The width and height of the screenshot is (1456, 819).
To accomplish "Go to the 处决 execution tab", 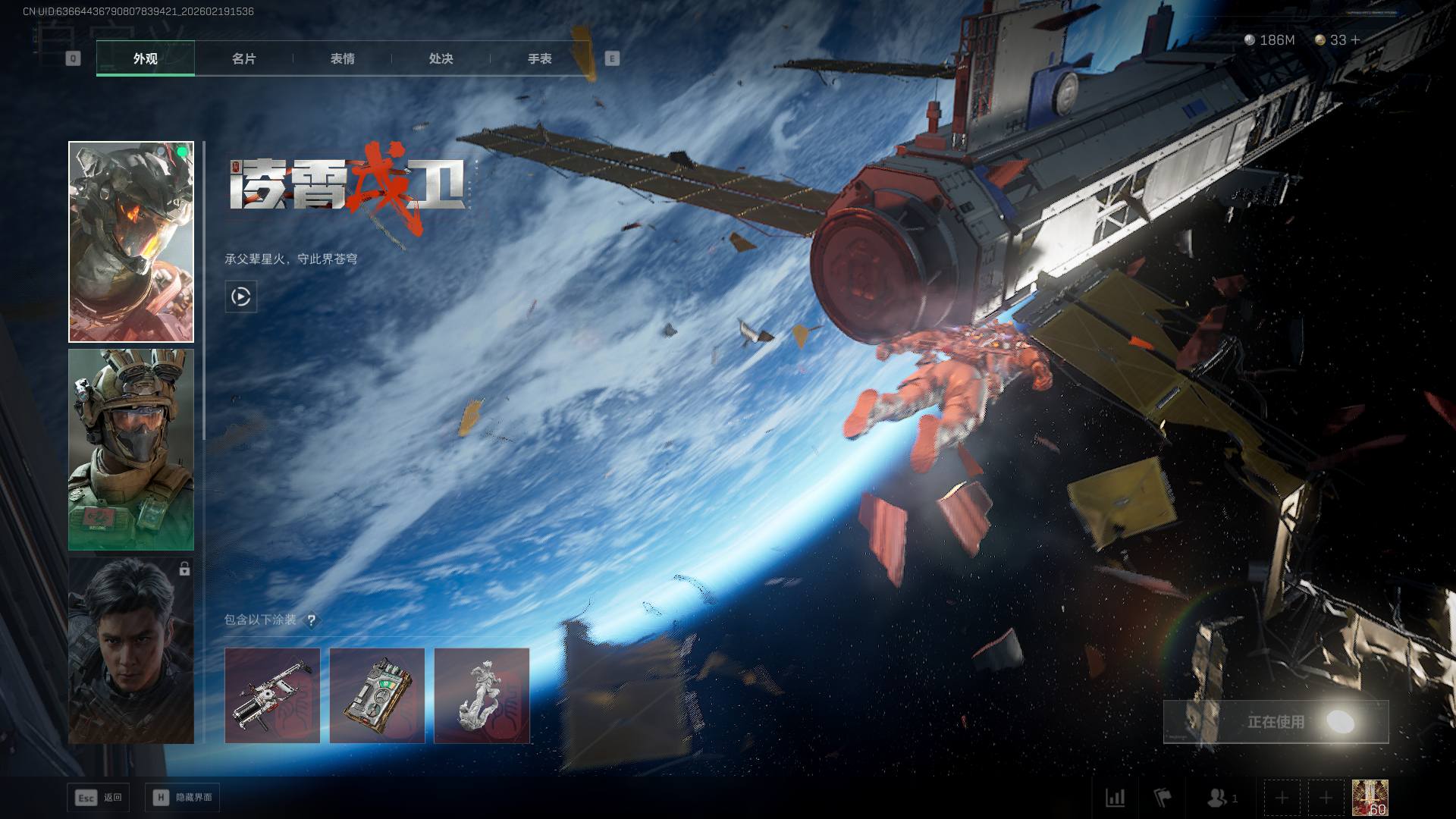I will click(441, 58).
